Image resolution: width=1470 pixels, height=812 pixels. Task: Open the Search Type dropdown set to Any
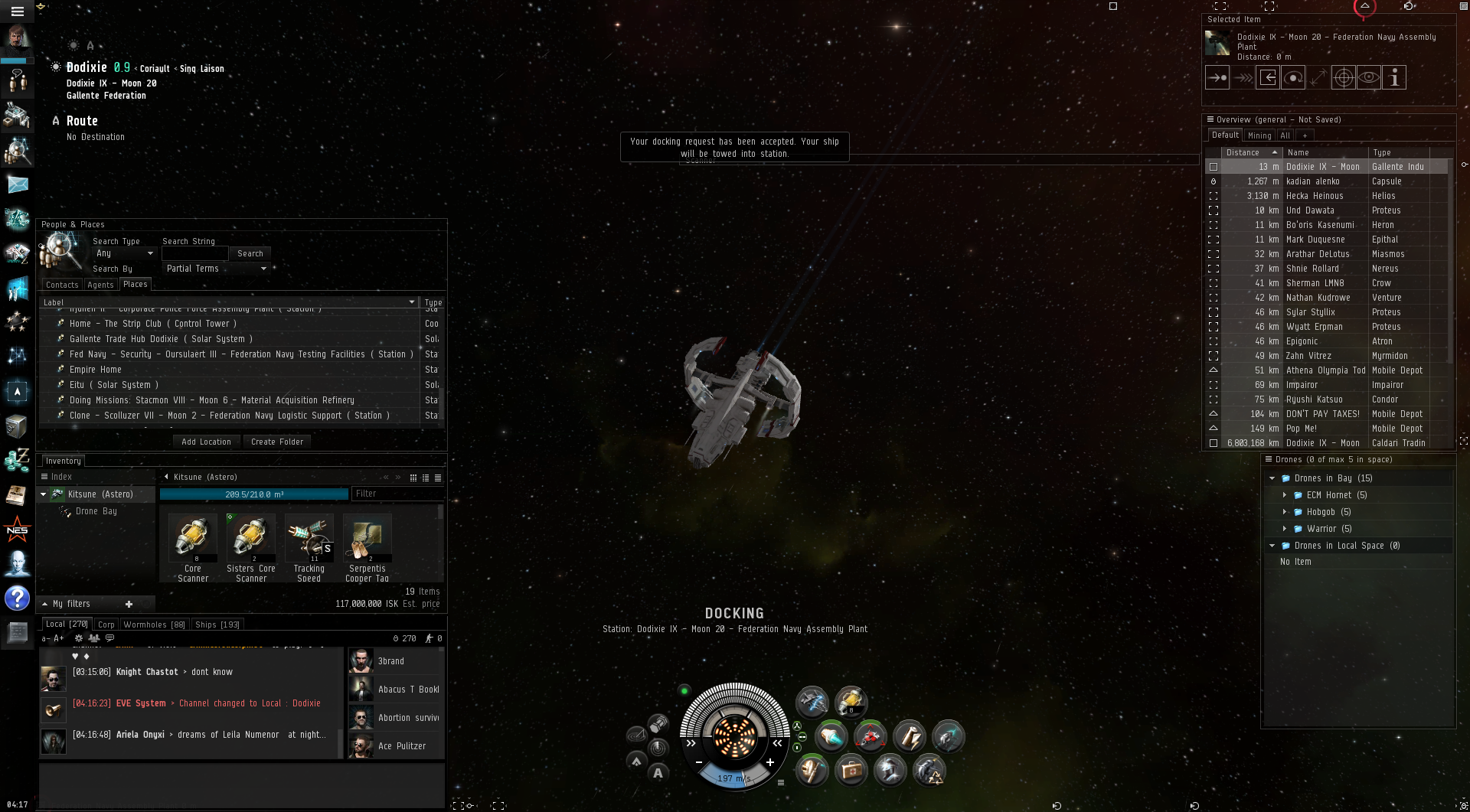point(123,253)
